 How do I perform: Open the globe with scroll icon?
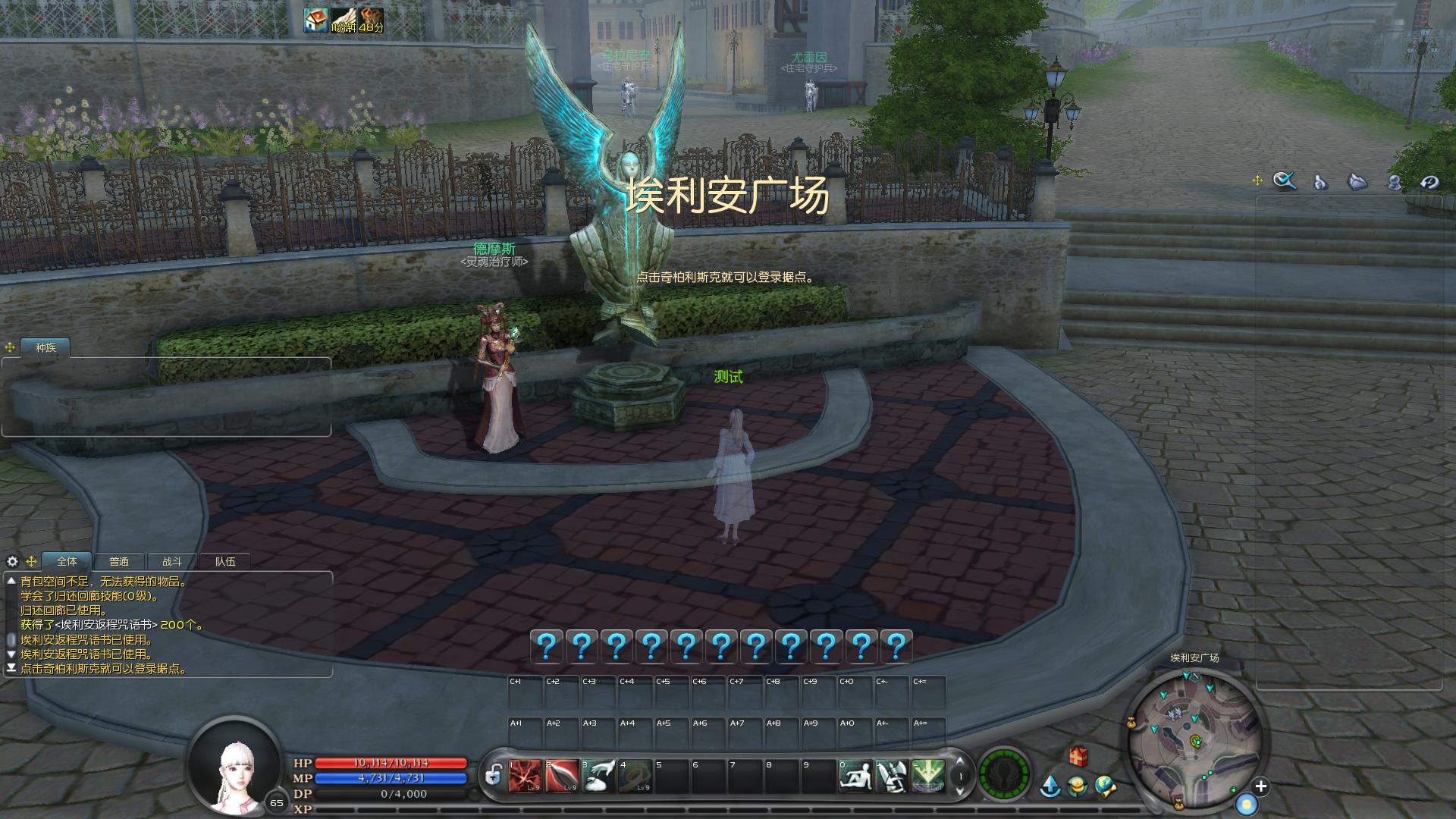click(x=1105, y=786)
